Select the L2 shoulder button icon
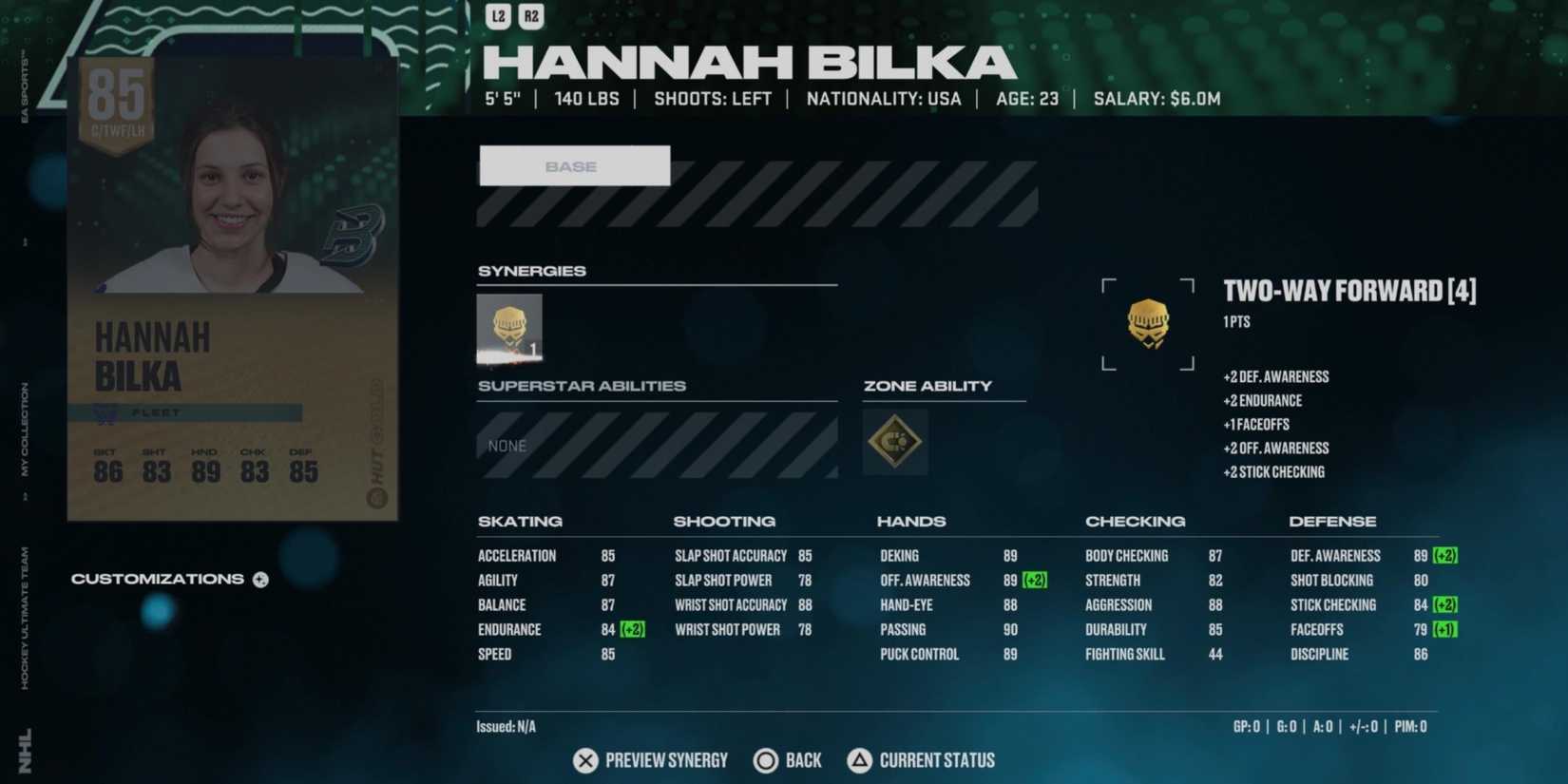This screenshot has width=1568, height=784. point(497,16)
